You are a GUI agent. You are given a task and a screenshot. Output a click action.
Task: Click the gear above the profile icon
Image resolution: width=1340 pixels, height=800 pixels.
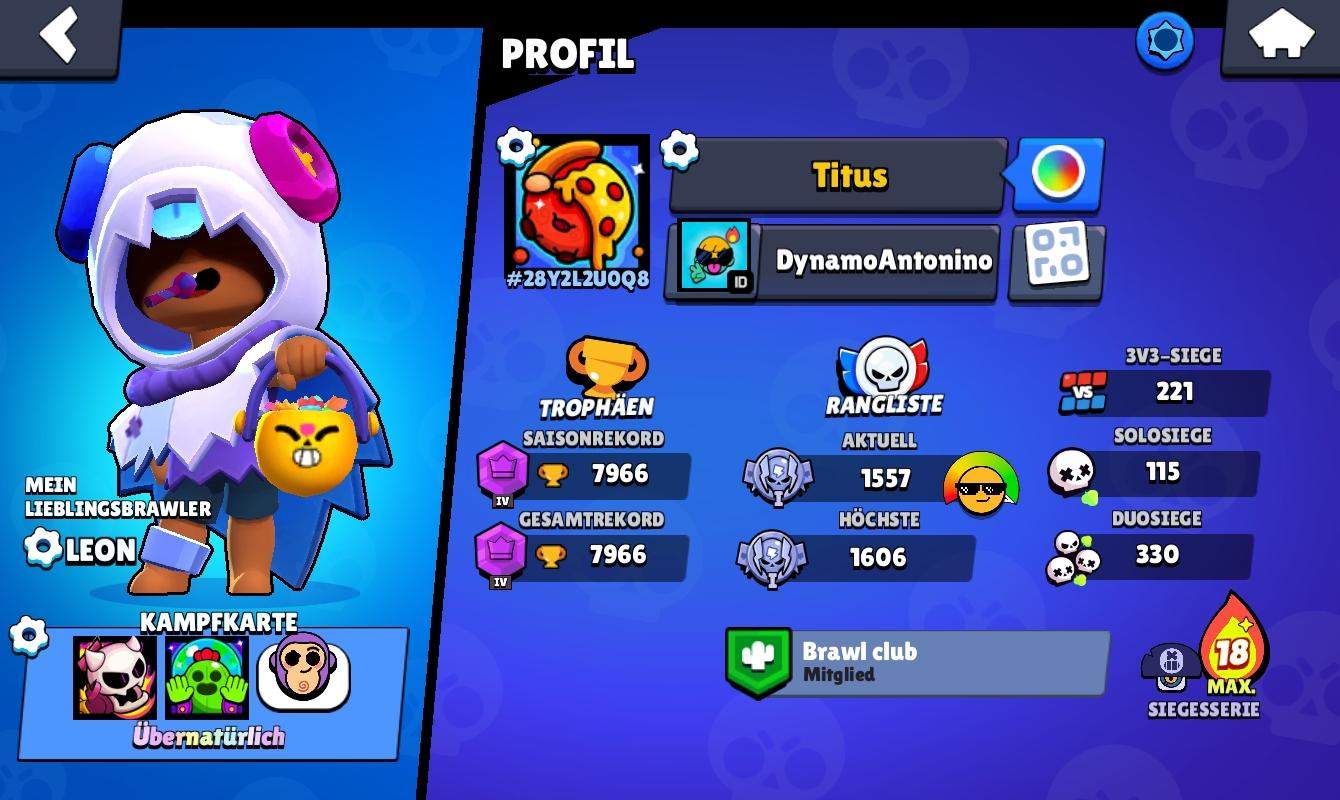pos(516,144)
